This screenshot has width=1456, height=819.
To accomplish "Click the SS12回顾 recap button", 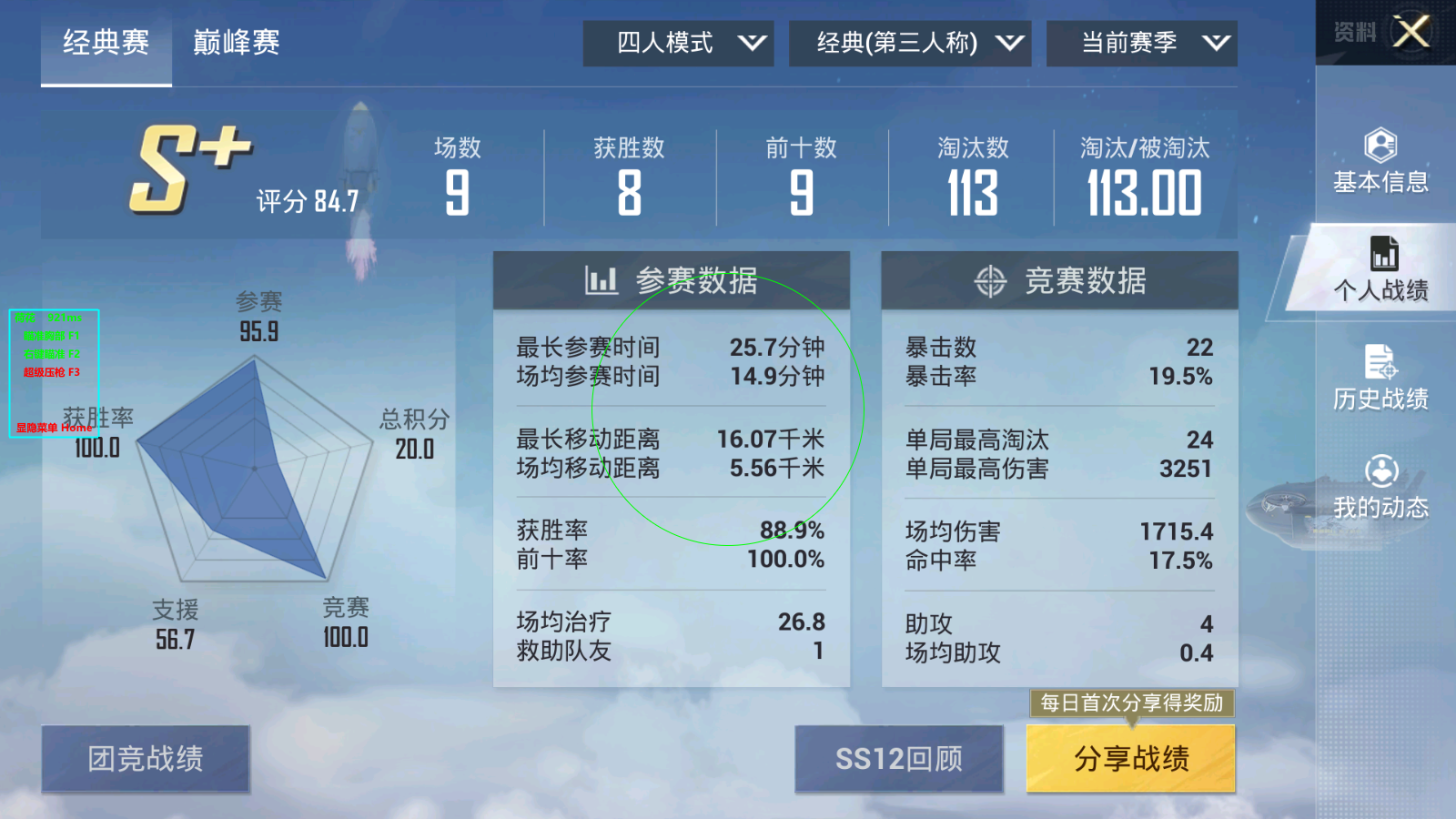I will (898, 759).
